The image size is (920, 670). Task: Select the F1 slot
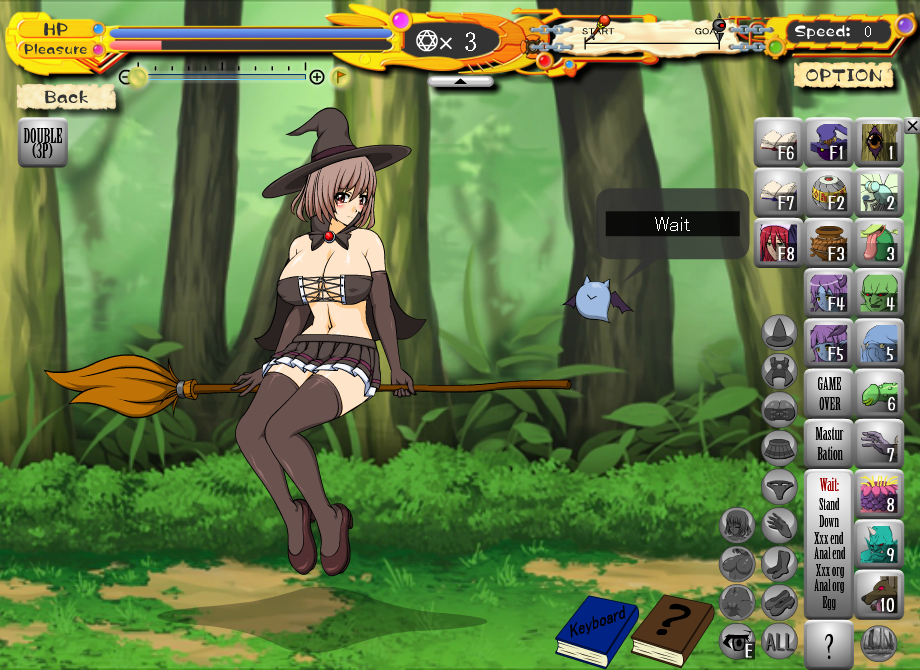(829, 142)
